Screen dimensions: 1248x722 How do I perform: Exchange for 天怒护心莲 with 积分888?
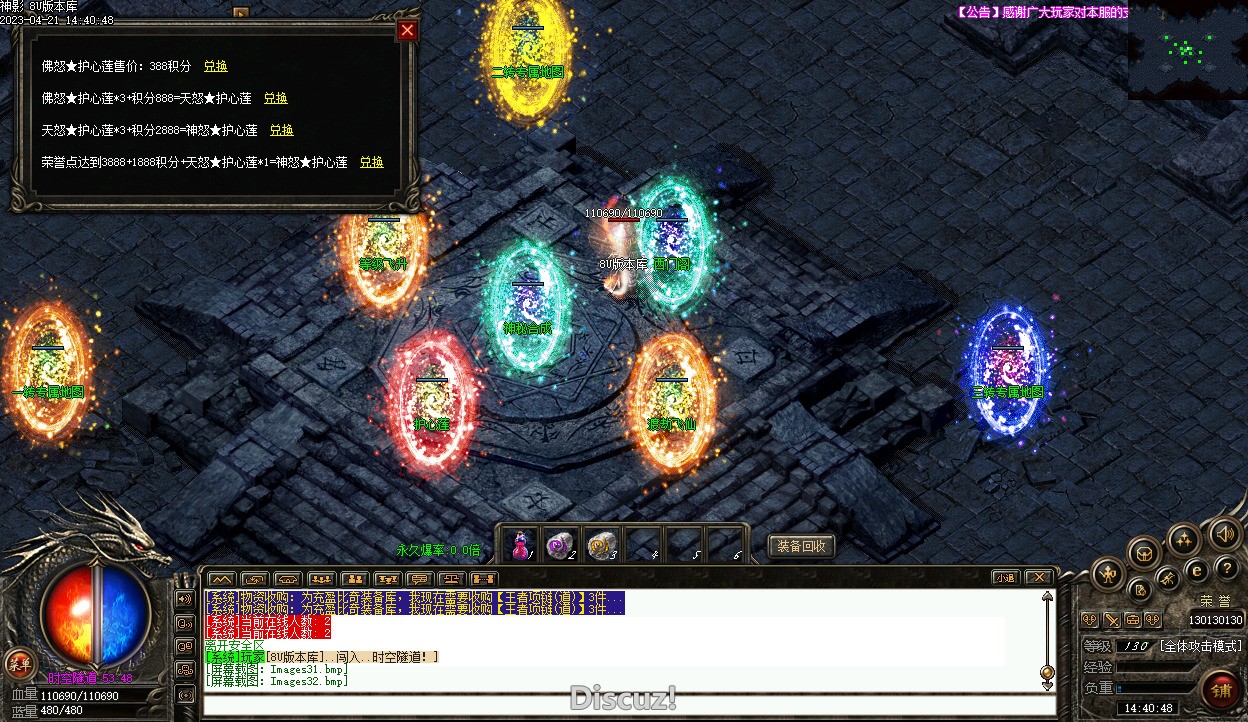click(x=276, y=98)
